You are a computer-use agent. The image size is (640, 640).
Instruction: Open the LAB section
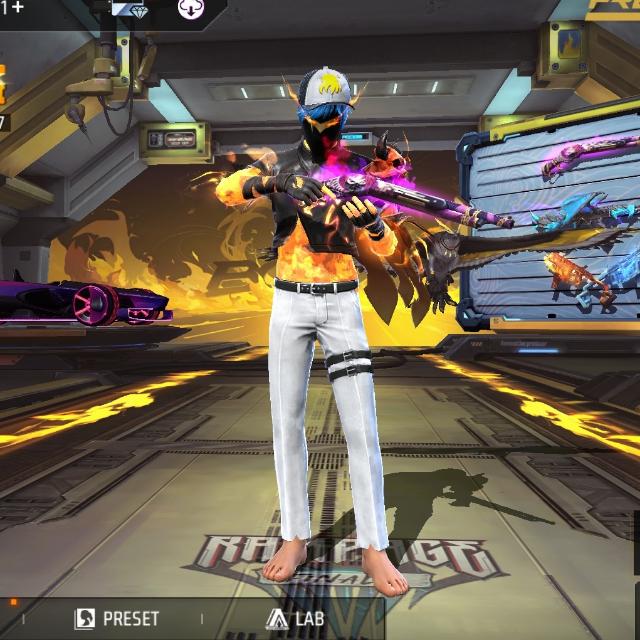tap(295, 619)
